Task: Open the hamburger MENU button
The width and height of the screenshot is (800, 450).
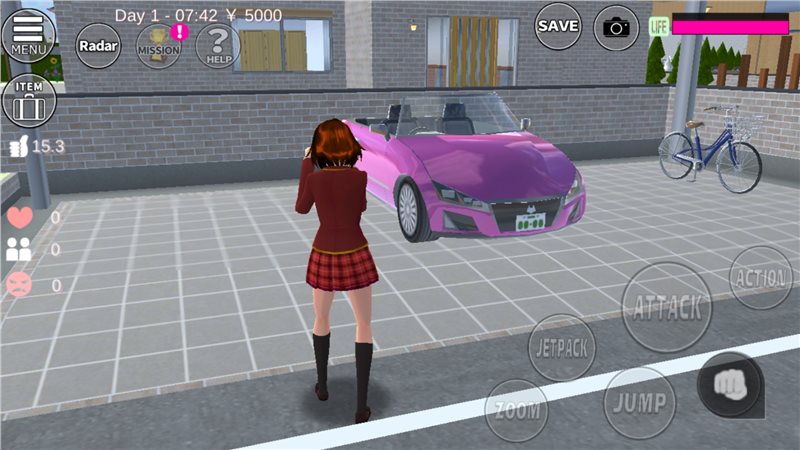Action: tap(29, 34)
